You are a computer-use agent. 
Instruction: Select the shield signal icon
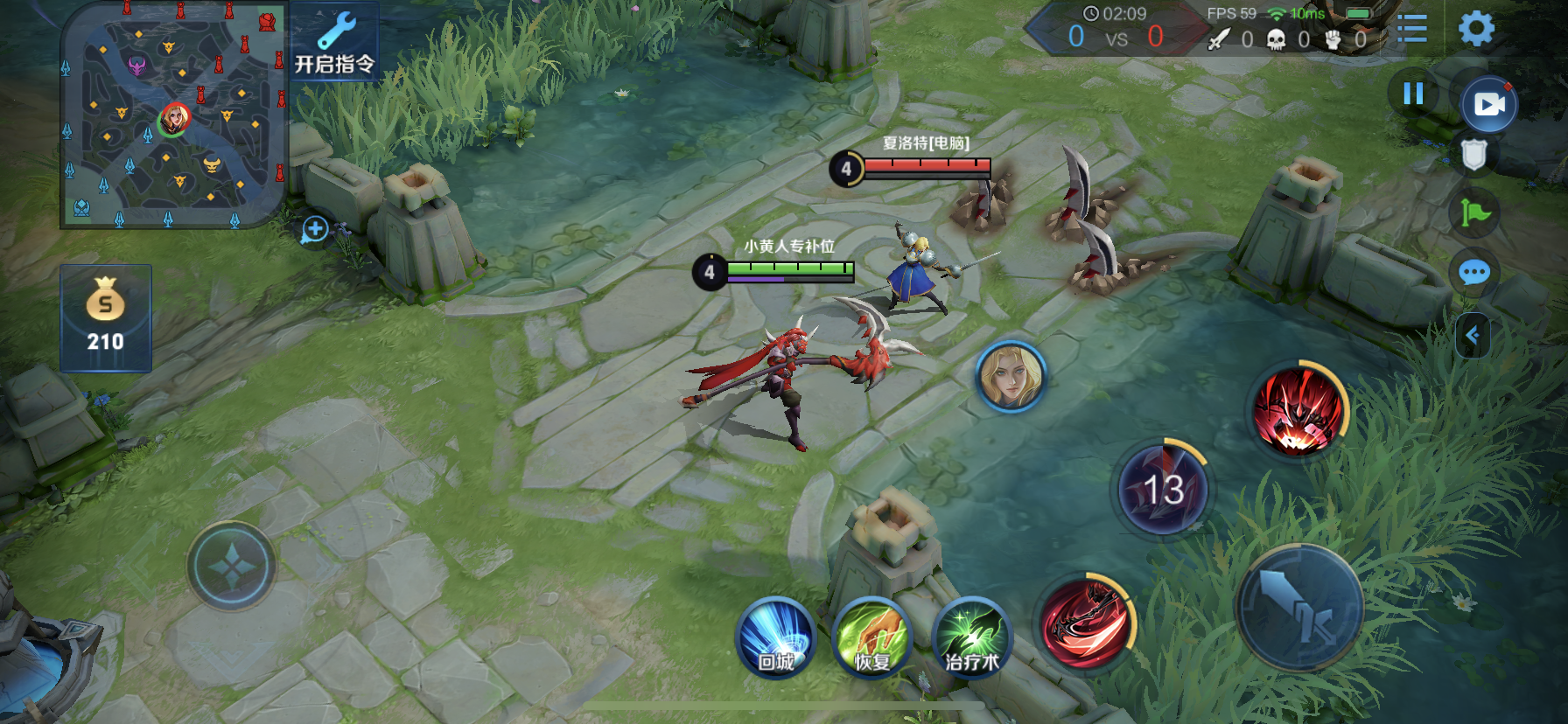(x=1473, y=155)
